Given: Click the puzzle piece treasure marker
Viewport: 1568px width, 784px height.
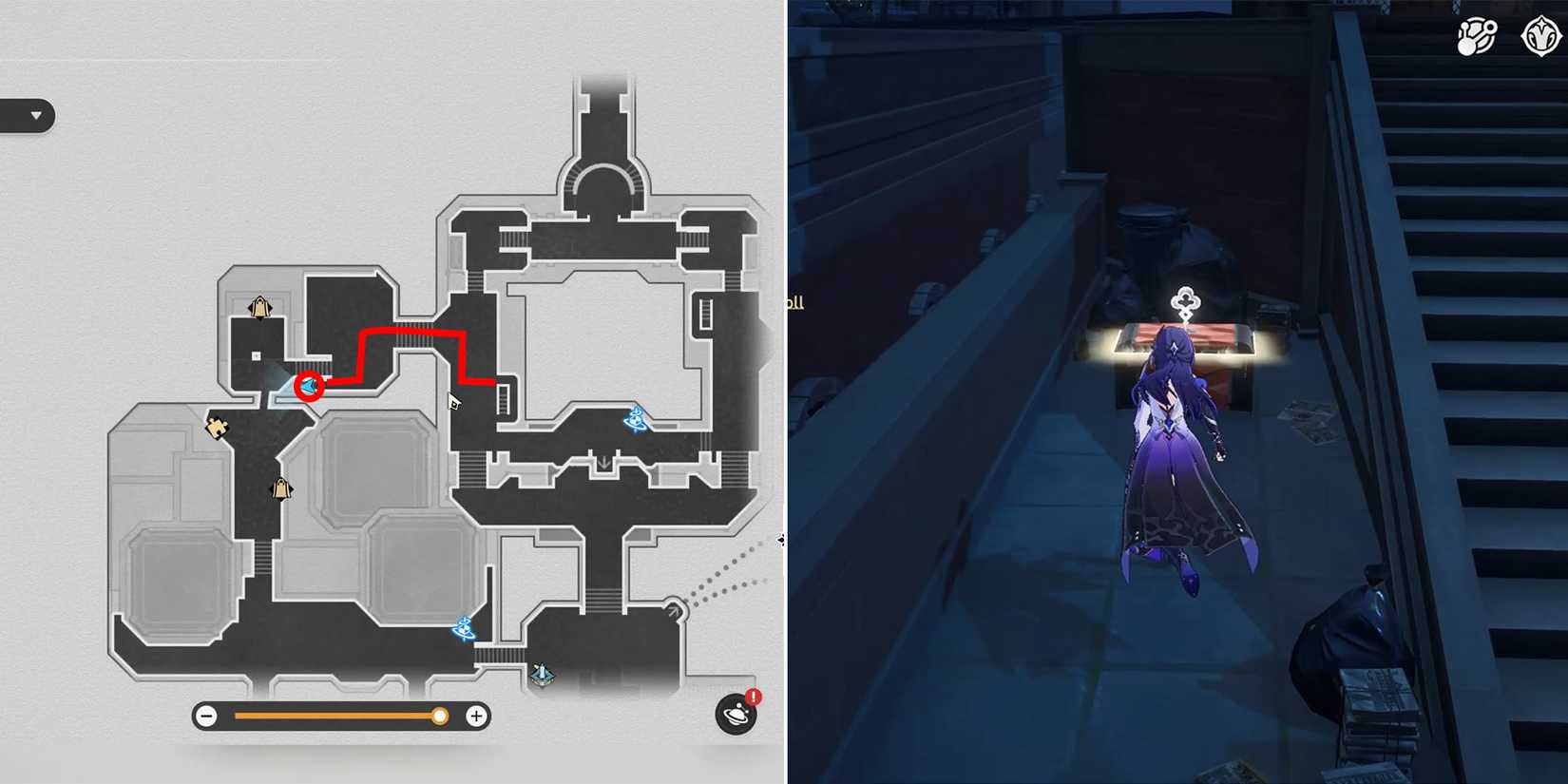Looking at the screenshot, I should click(218, 428).
